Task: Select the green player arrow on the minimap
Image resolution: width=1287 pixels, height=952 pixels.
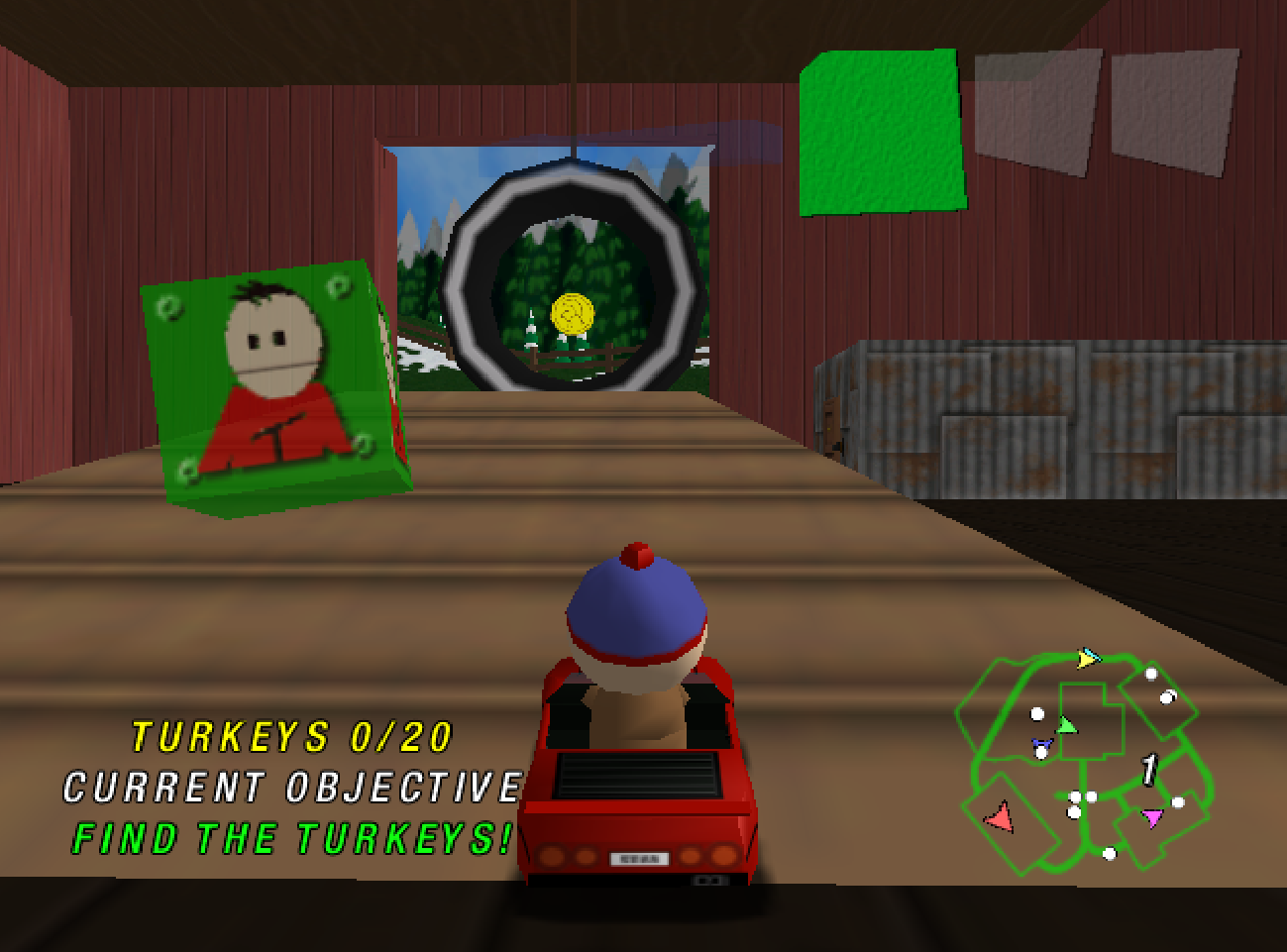Action: 1068,725
